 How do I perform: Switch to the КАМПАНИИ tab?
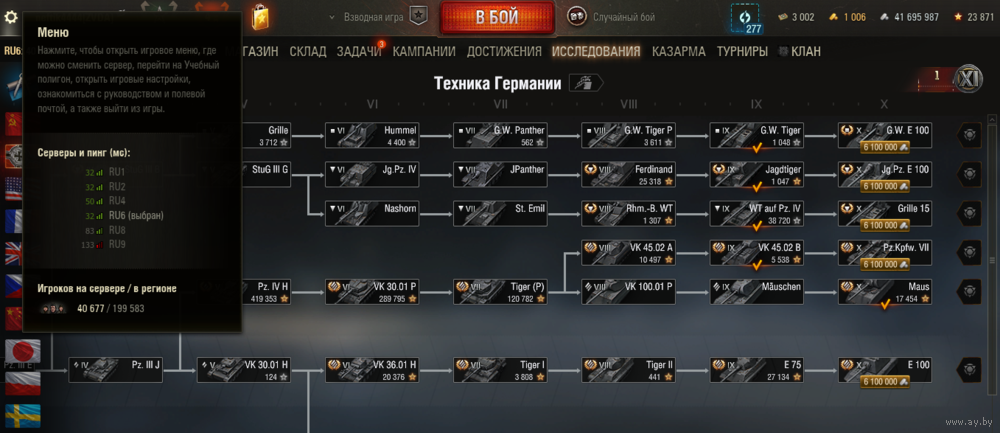point(424,51)
